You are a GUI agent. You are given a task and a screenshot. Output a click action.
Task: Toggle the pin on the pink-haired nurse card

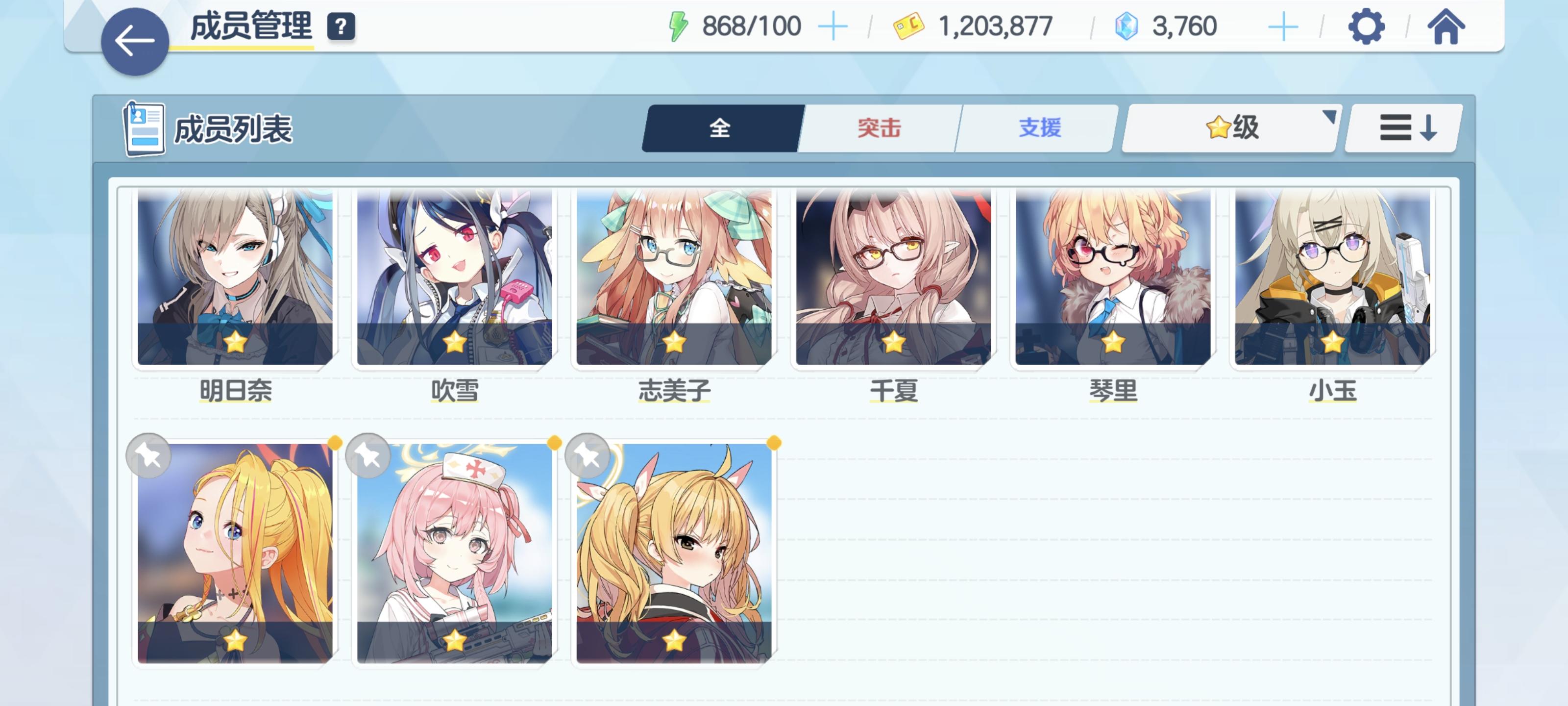tap(368, 456)
